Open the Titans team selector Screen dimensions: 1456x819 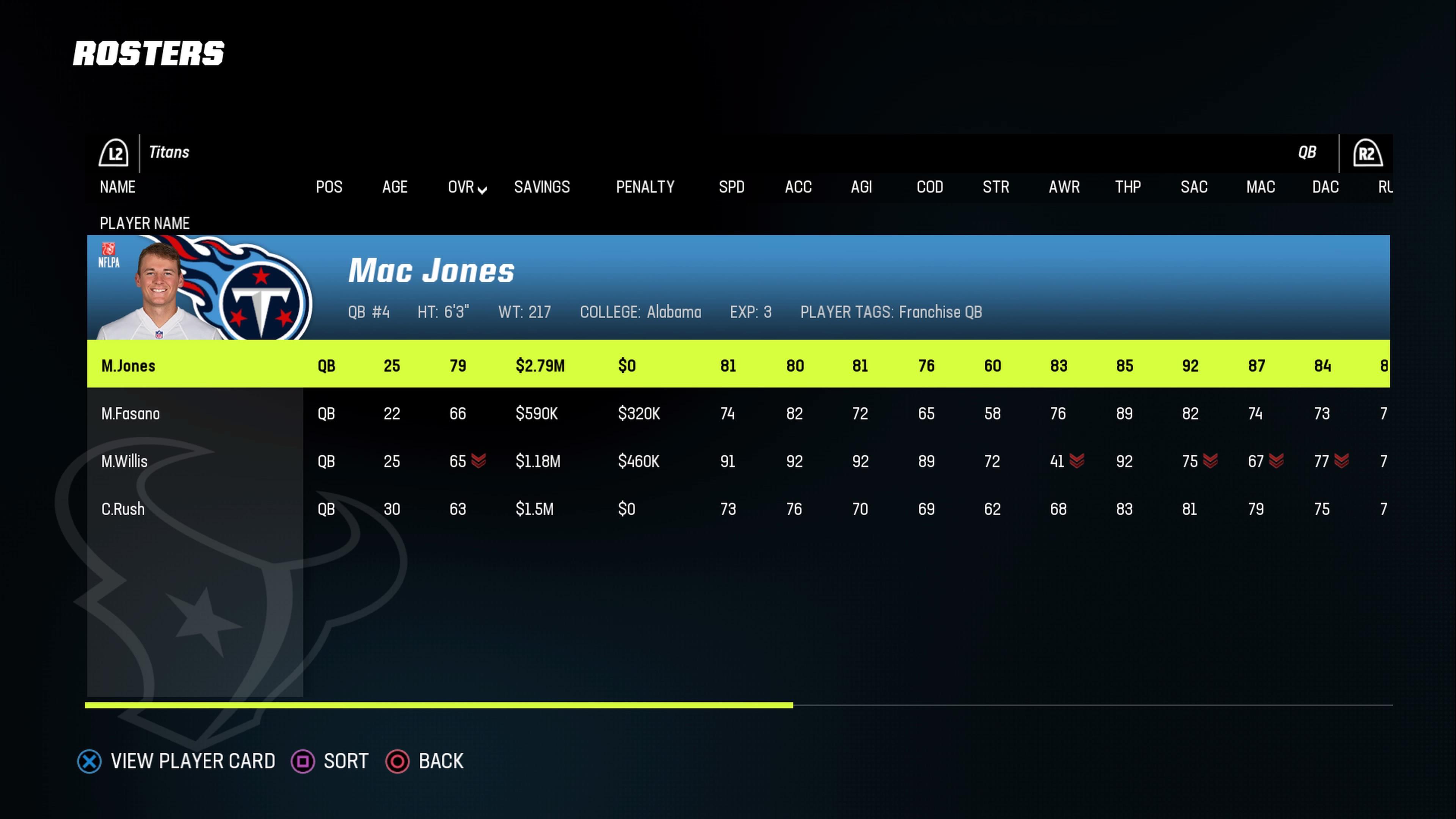coord(169,152)
